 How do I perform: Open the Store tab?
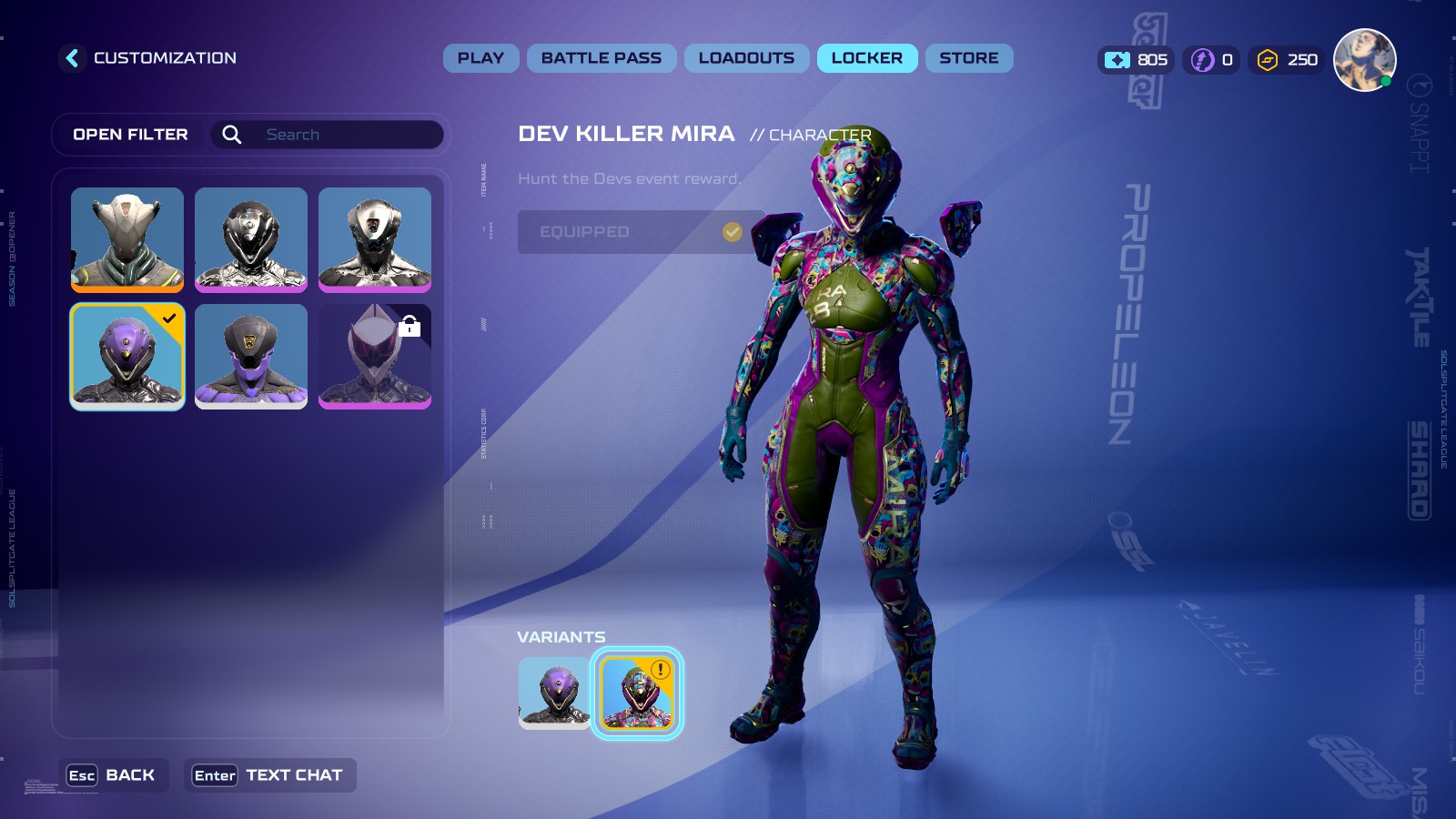[x=969, y=58]
